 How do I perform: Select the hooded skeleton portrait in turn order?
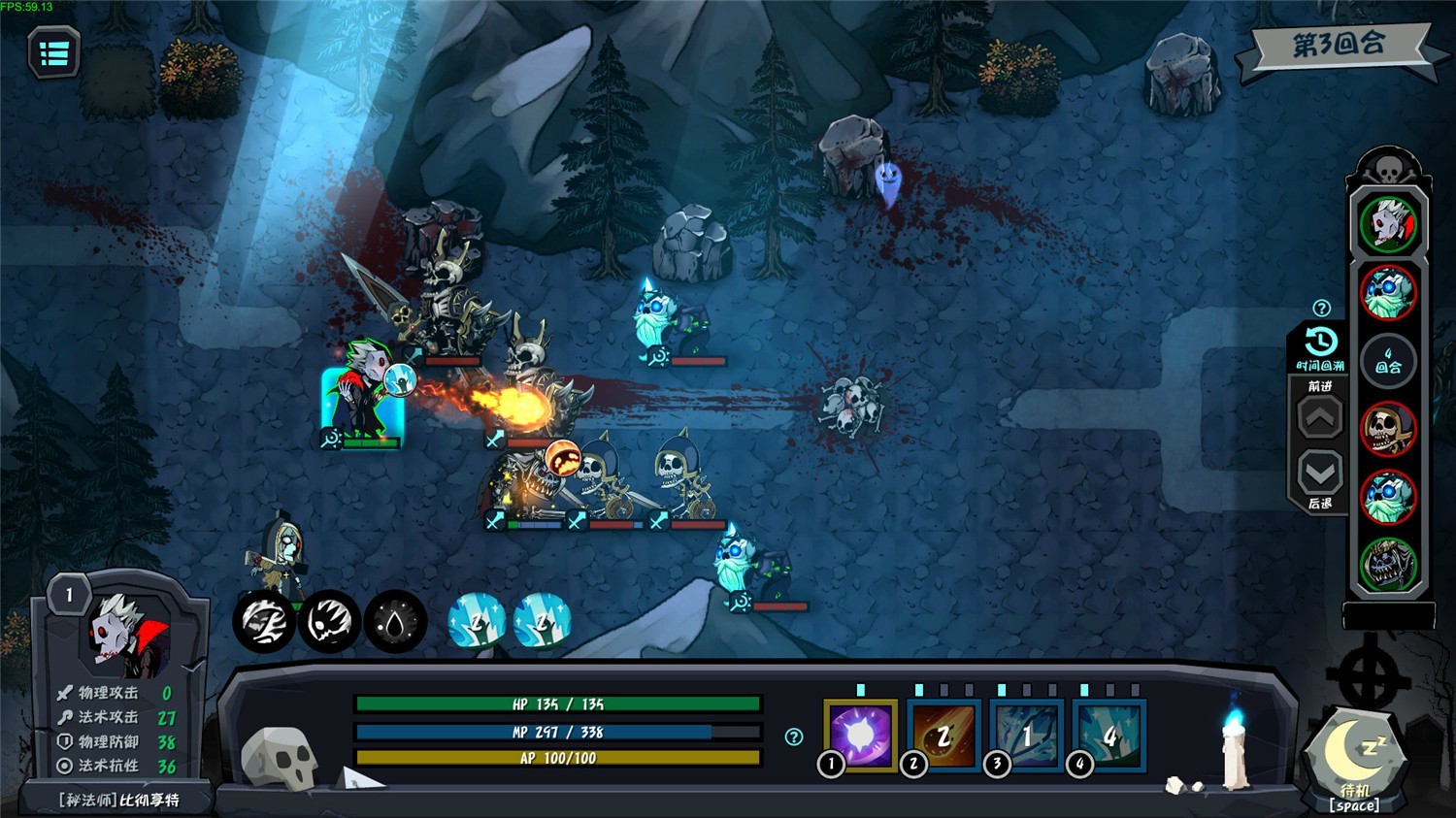click(1388, 429)
